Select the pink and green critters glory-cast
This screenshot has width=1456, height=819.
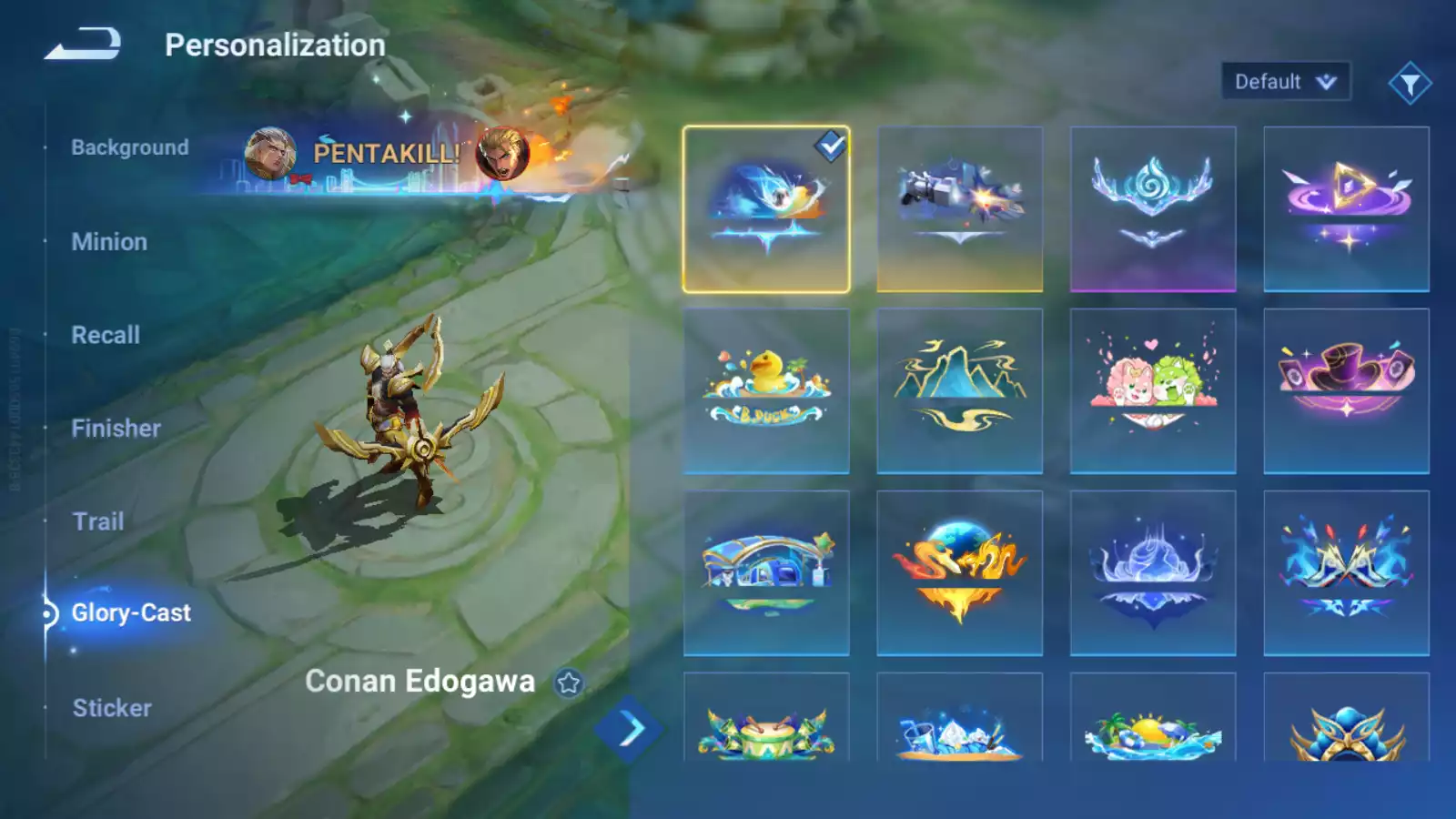1153,391
